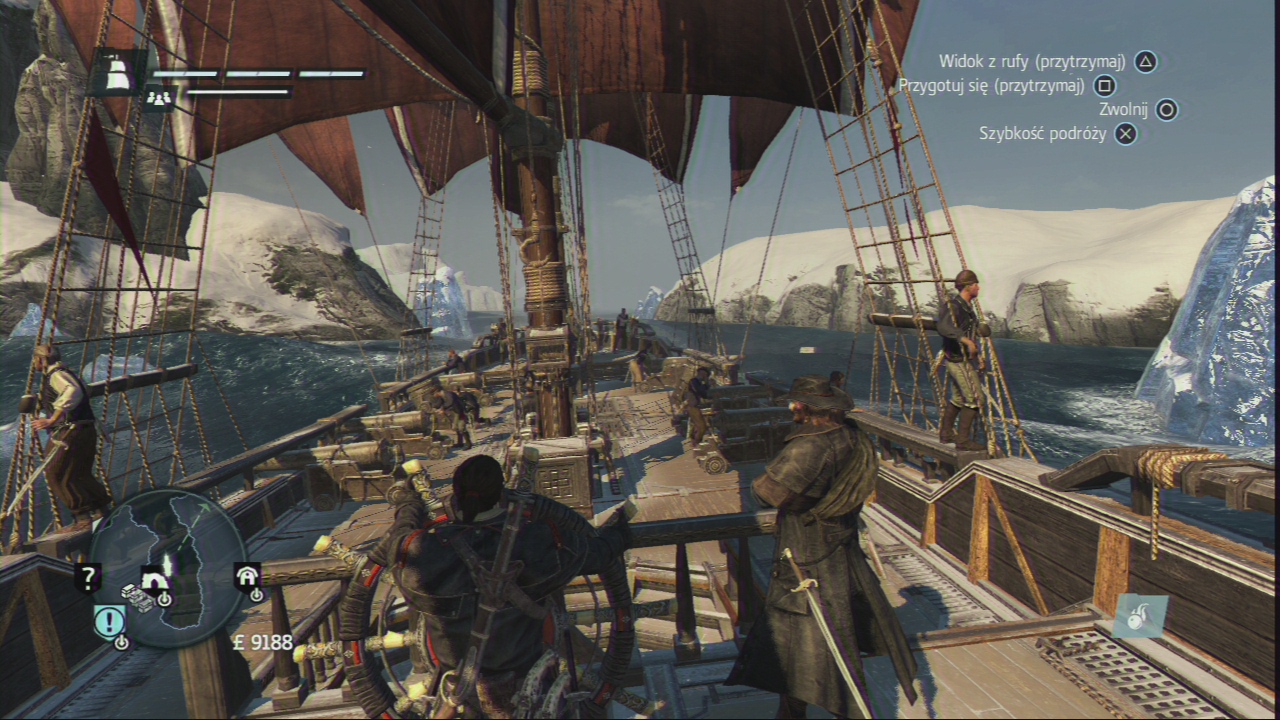The height and width of the screenshot is (720, 1280).
Task: Click the crew members icon
Action: point(158,98)
